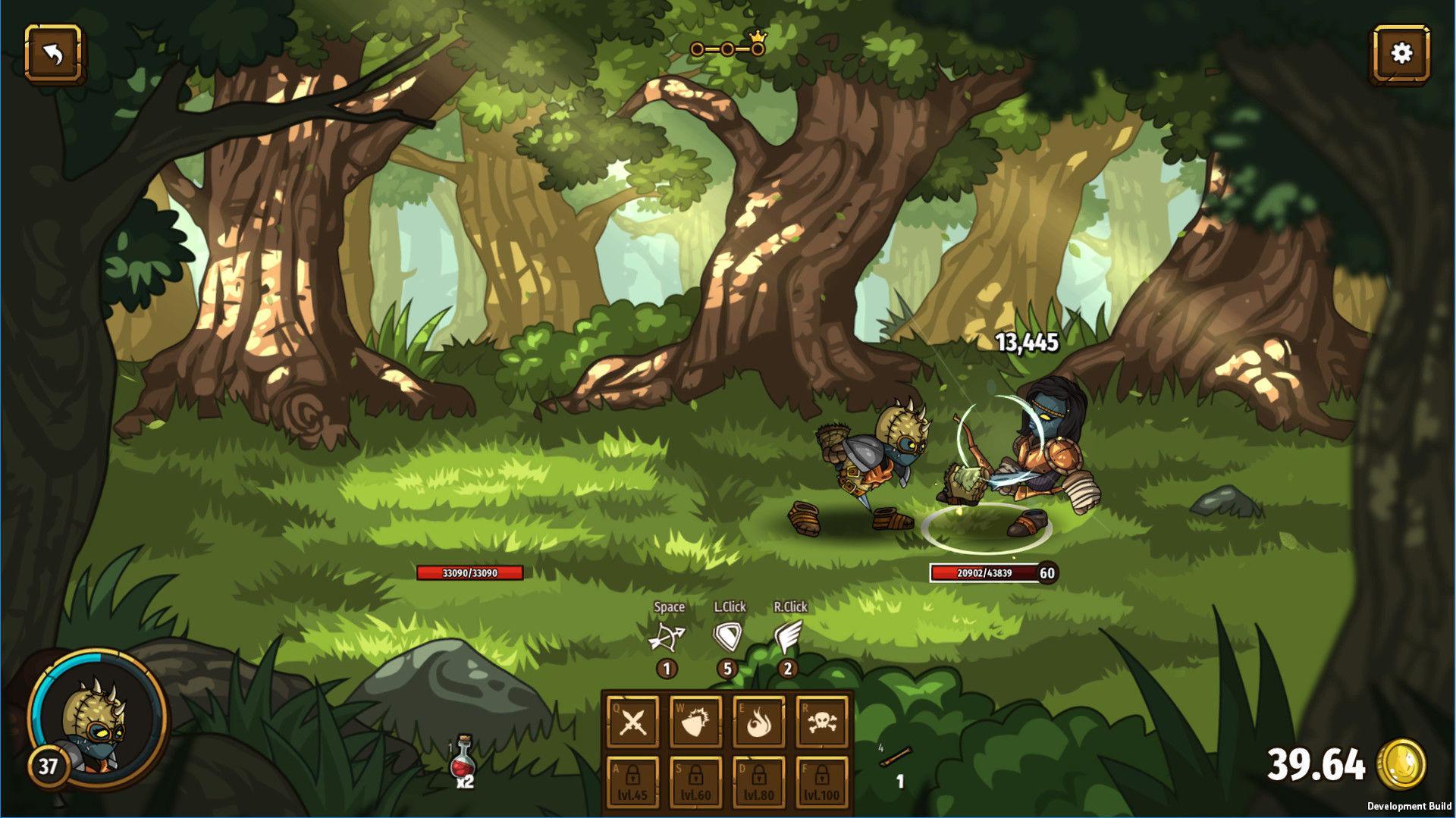This screenshot has width=1456, height=818.
Task: Activate the shield bash W ability
Action: [x=694, y=722]
